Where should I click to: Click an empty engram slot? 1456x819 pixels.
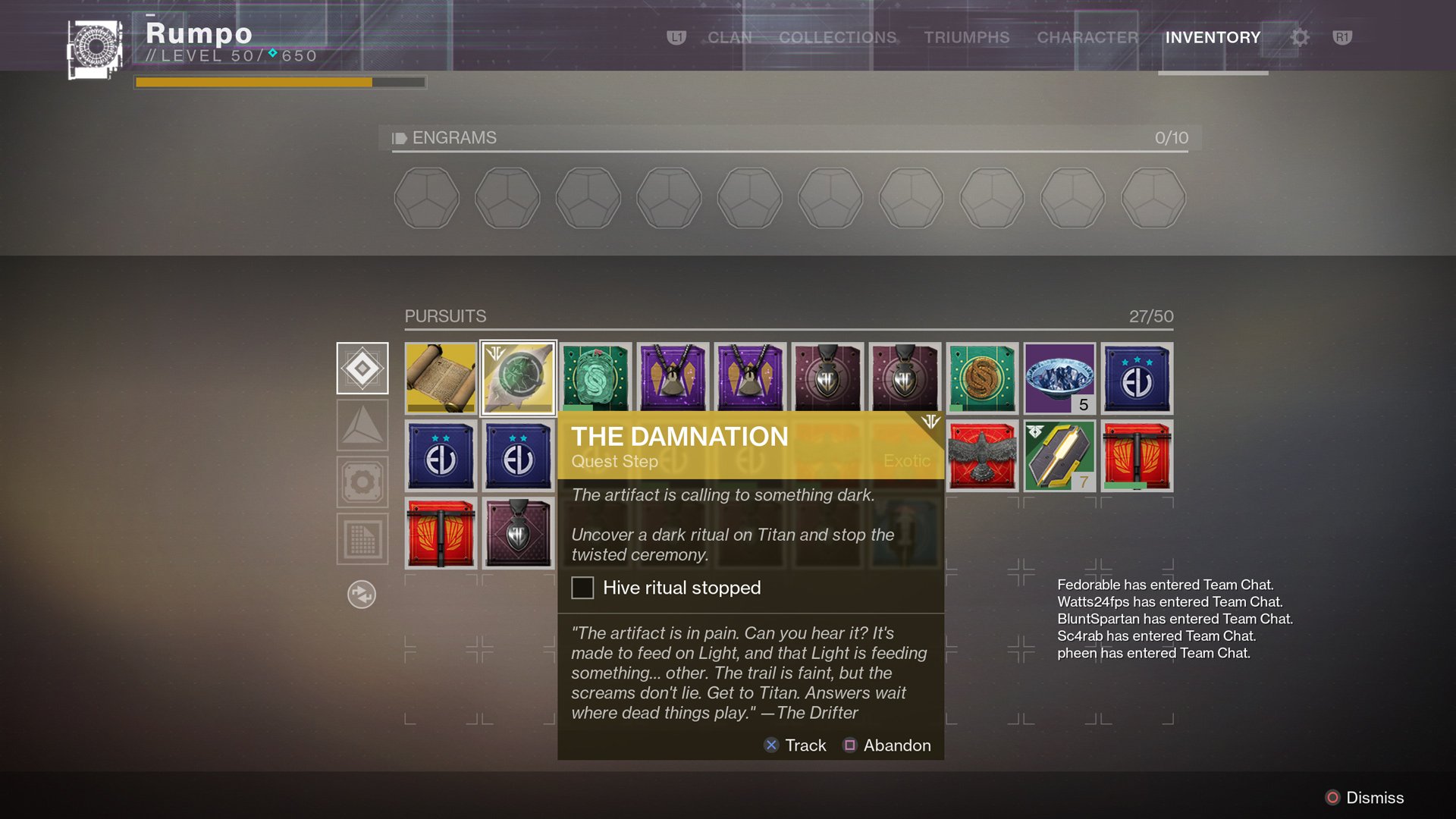(x=427, y=198)
